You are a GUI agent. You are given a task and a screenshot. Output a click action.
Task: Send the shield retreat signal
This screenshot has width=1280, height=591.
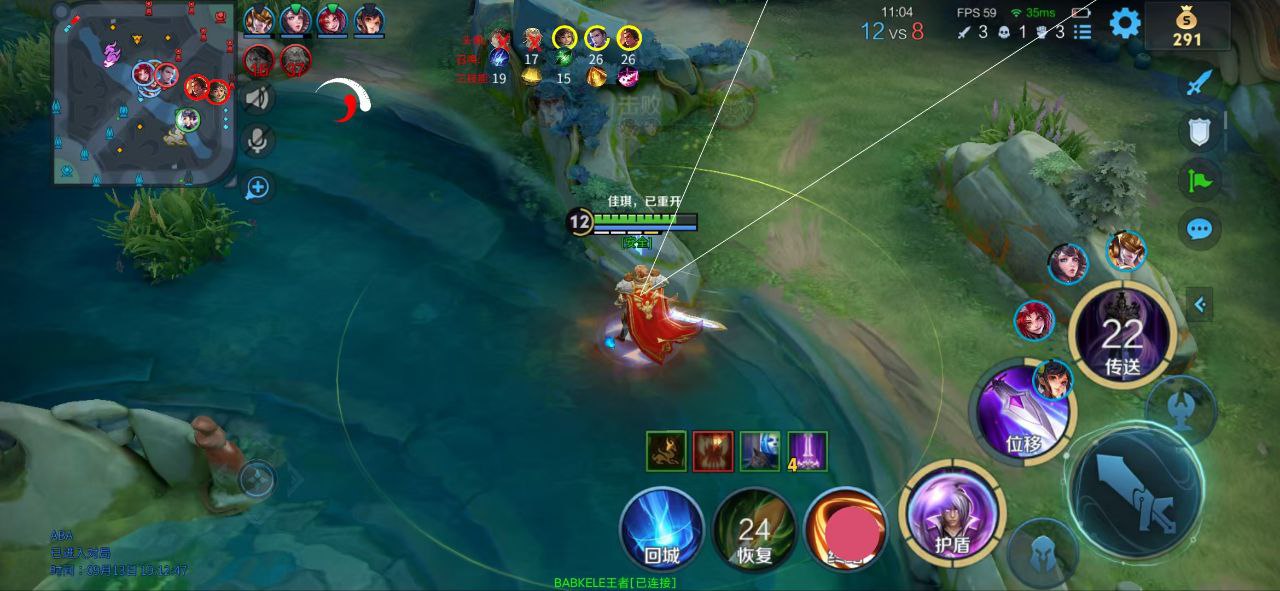pyautogui.click(x=1199, y=131)
